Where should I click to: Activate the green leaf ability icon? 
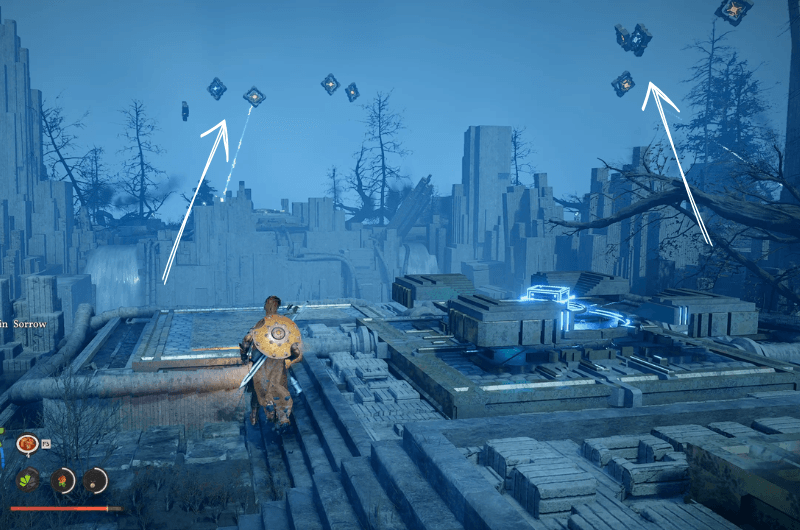click(27, 480)
